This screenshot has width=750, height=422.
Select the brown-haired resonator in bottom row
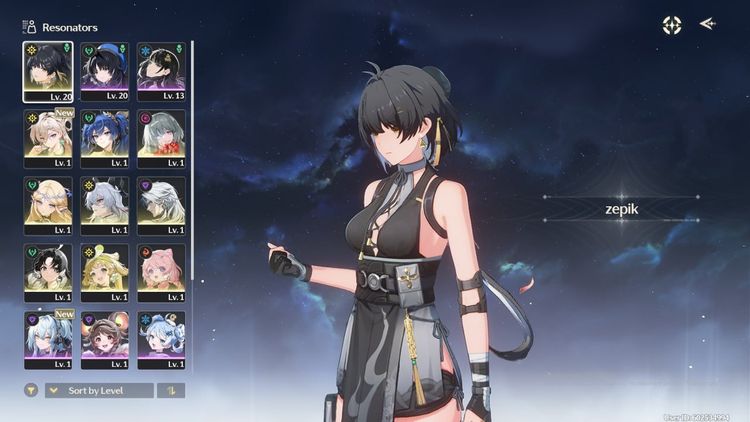pos(105,339)
